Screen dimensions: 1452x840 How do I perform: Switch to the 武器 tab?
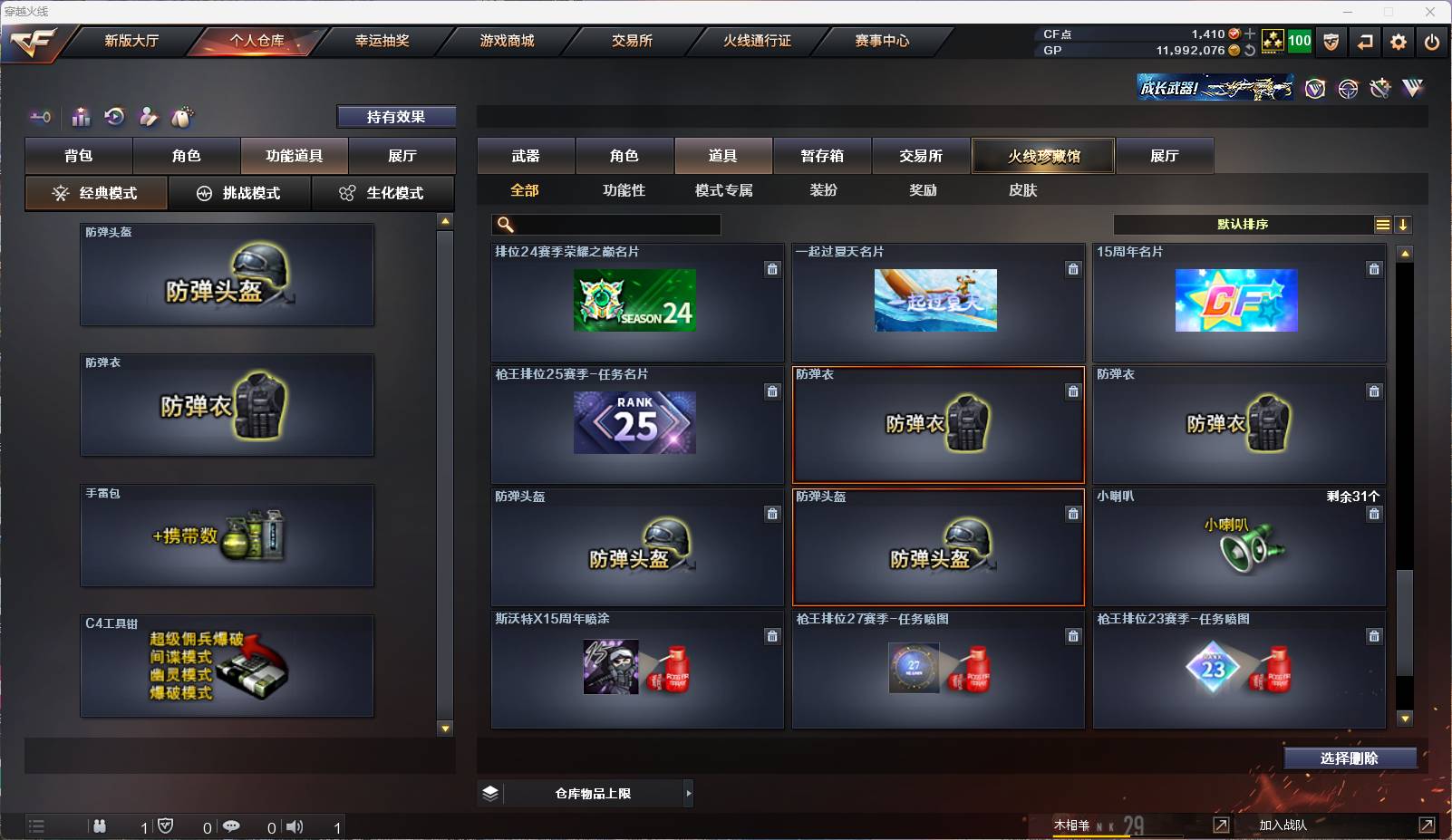526,155
